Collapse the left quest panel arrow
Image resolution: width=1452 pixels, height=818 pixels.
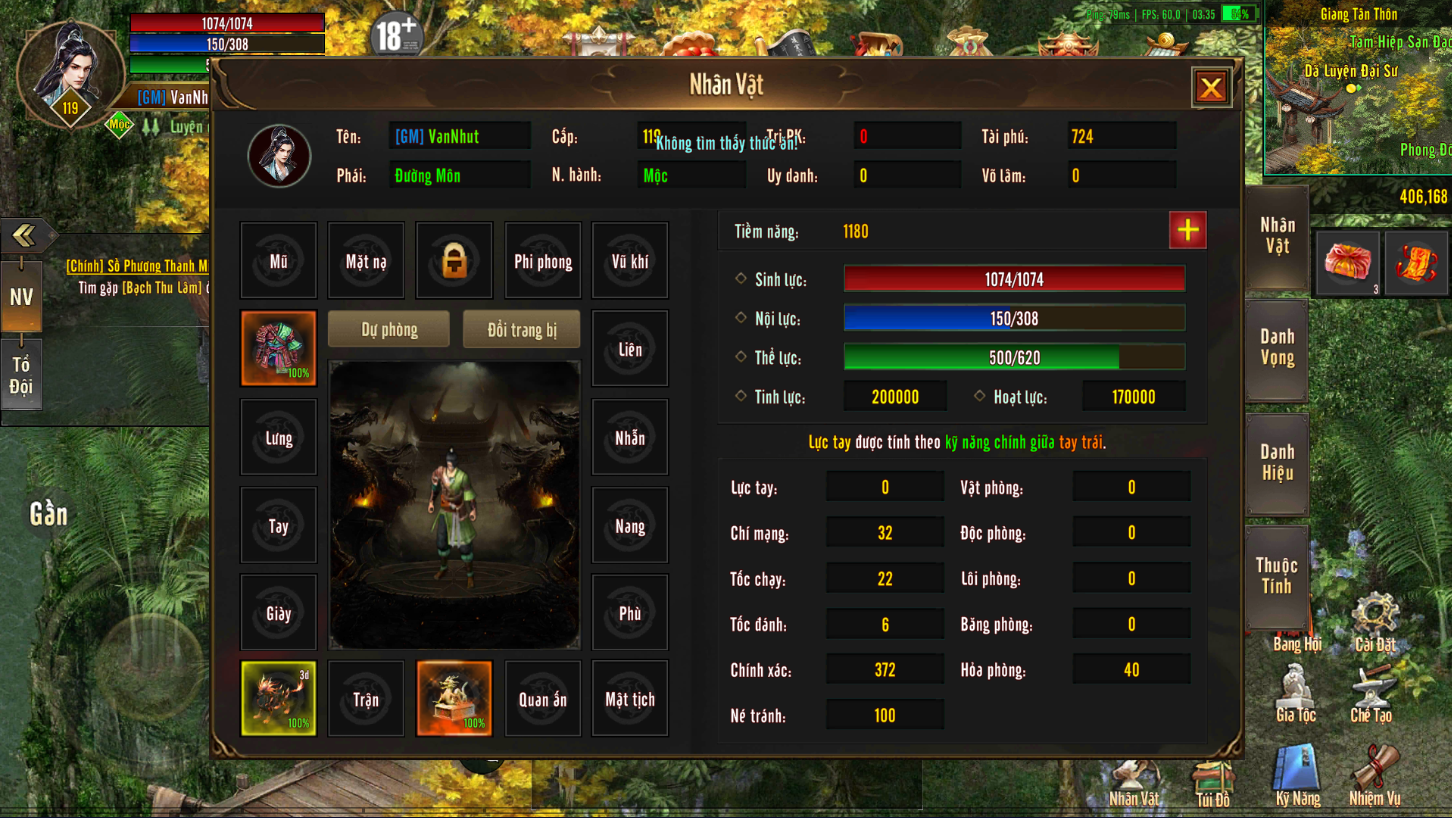coord(24,235)
